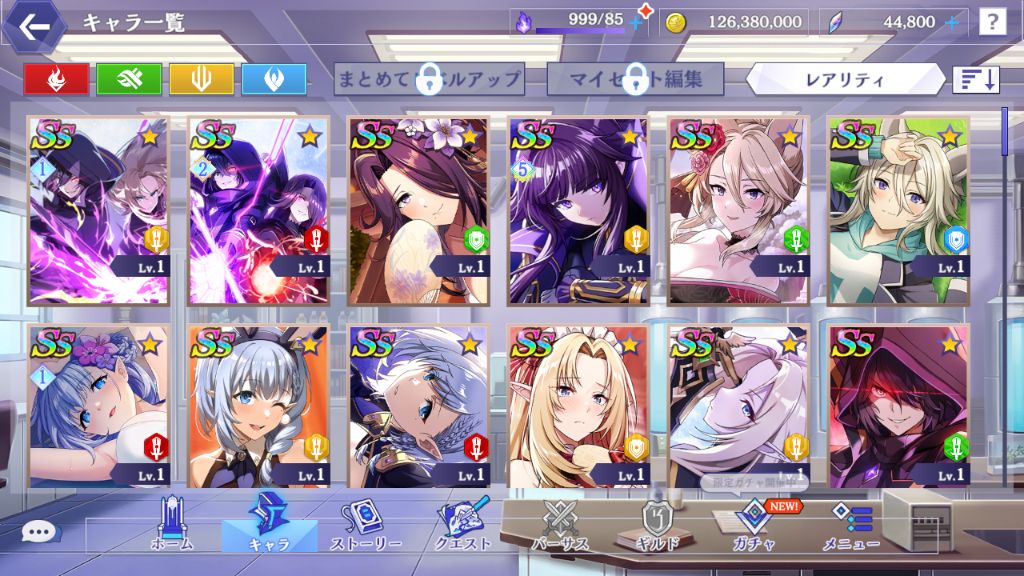
Task: Toggle the sort order arrow button
Action: point(976,79)
